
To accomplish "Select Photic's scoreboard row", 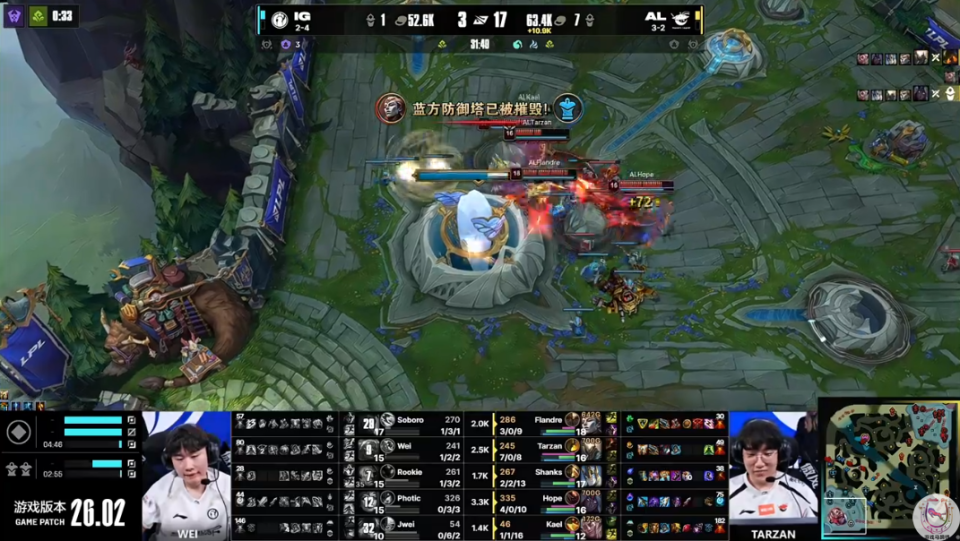I will (418, 499).
